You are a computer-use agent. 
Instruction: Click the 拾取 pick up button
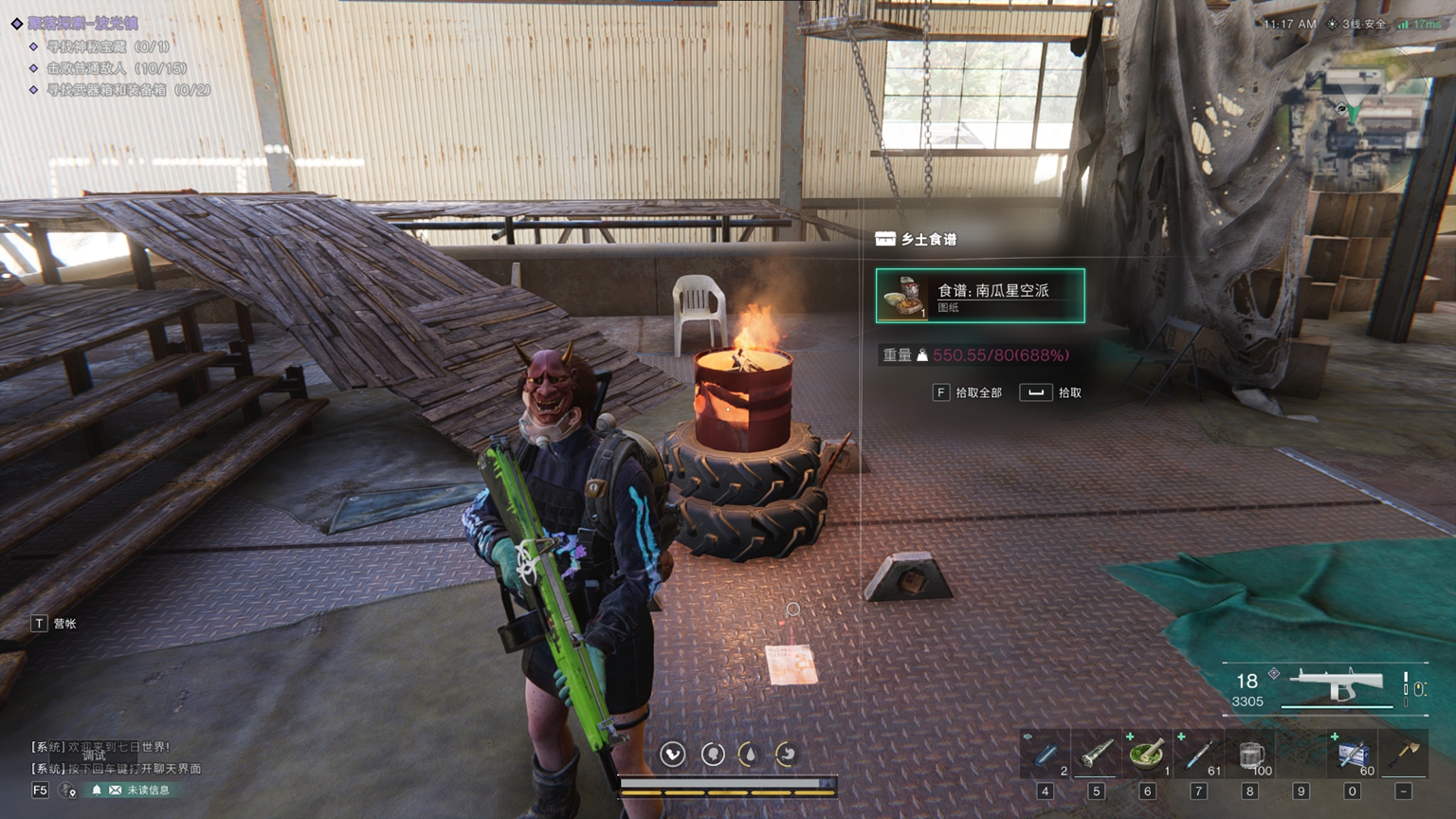coord(1051,392)
